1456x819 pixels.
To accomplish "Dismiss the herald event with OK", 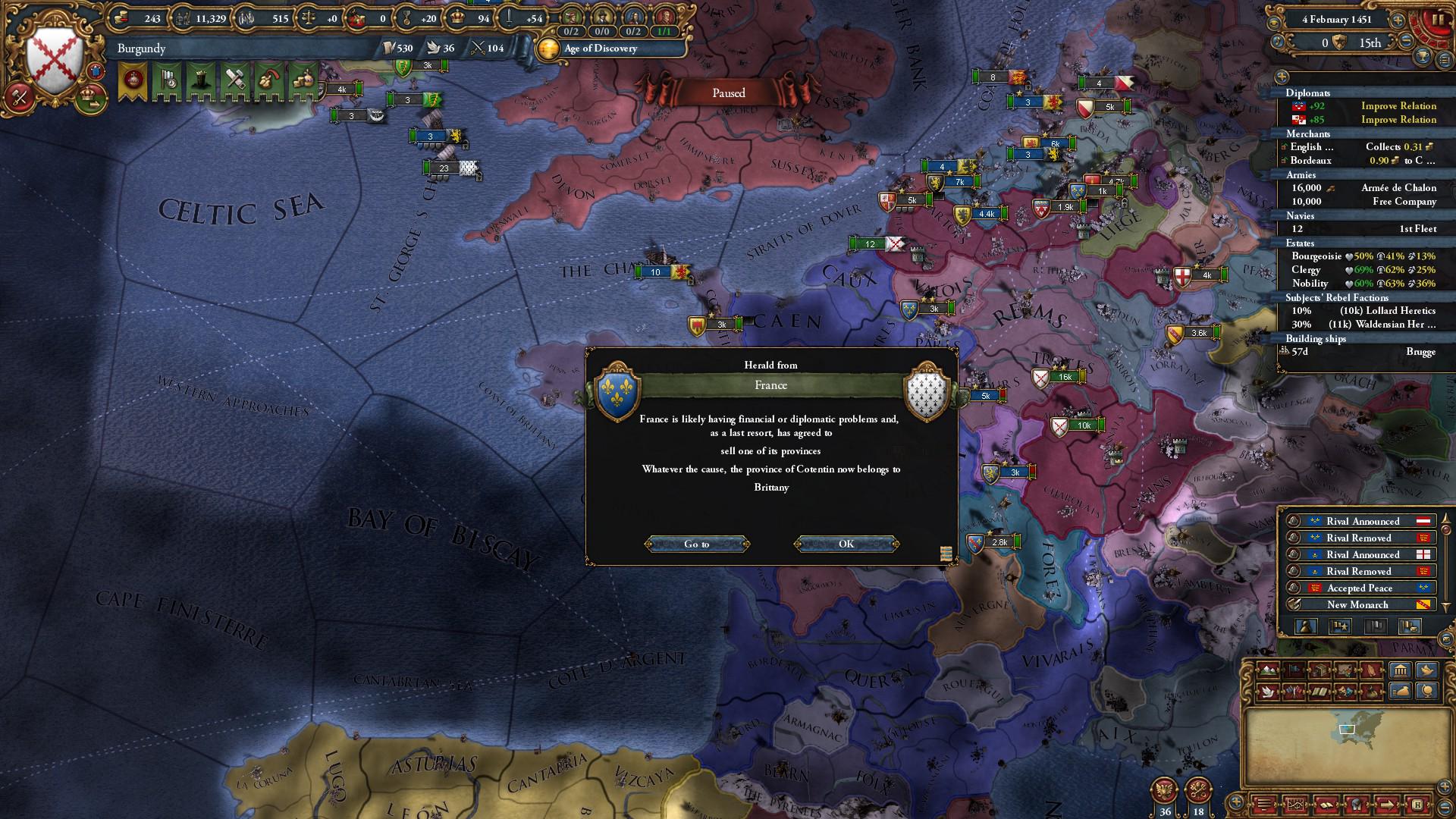I will coord(846,544).
